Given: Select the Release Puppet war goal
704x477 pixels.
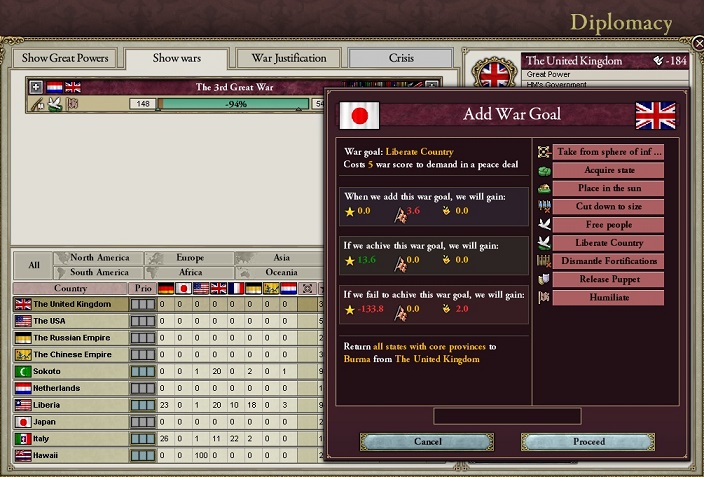Looking at the screenshot, I should pyautogui.click(x=609, y=279).
